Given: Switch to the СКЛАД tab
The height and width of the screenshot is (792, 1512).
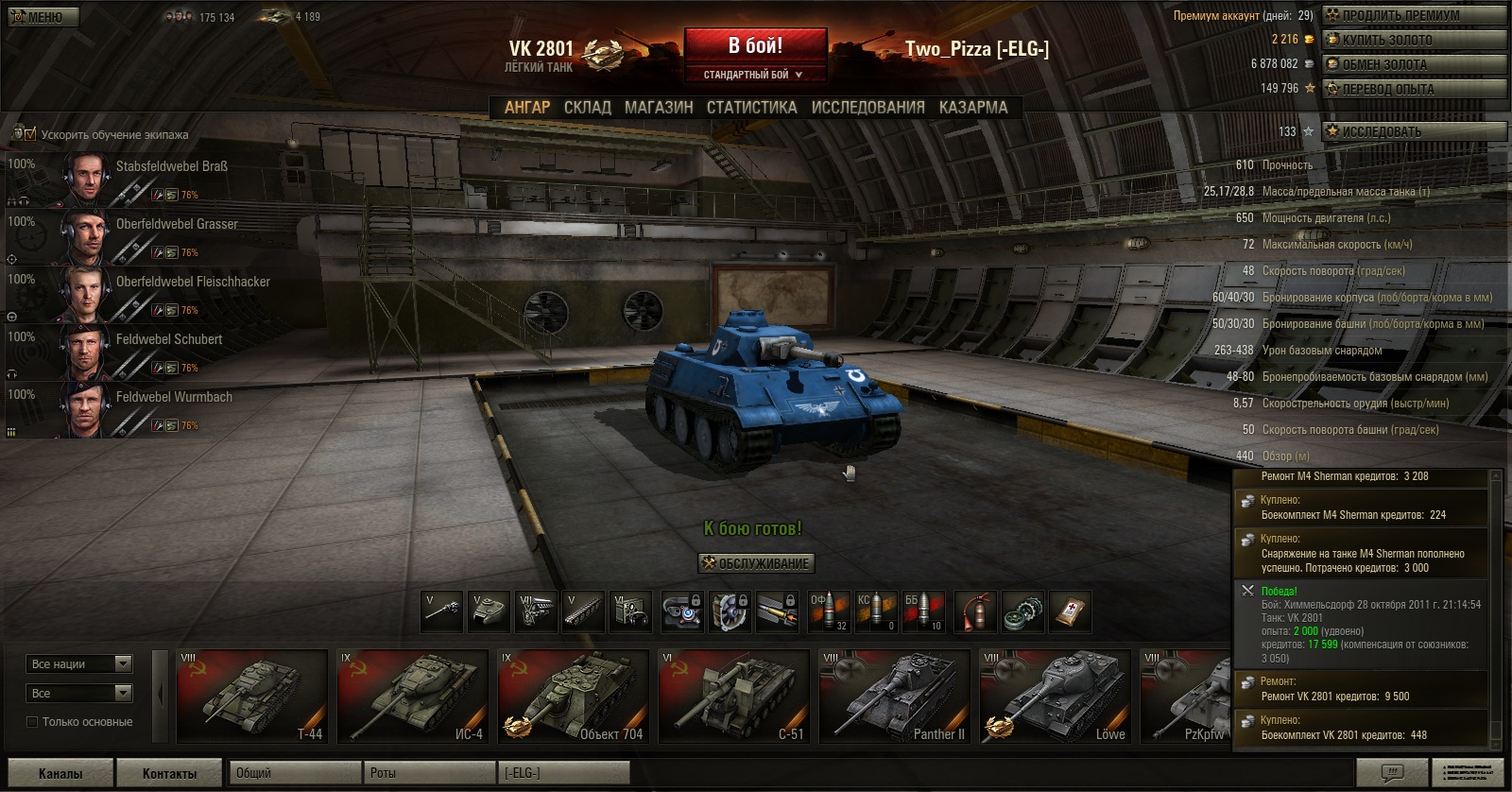Looking at the screenshot, I should pyautogui.click(x=587, y=108).
